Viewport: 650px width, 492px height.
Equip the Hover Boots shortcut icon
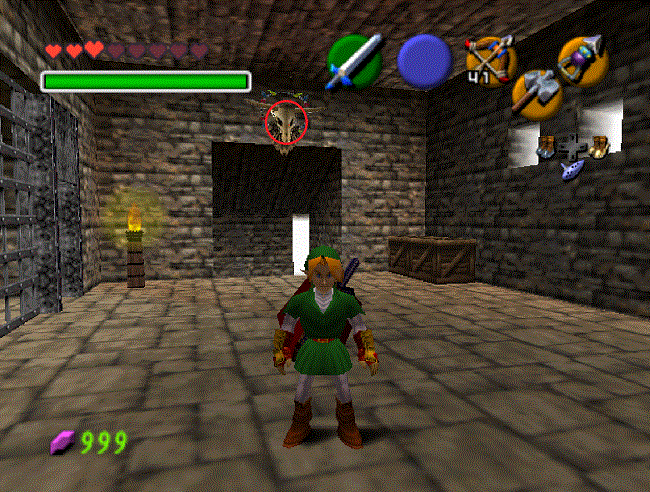599,146
